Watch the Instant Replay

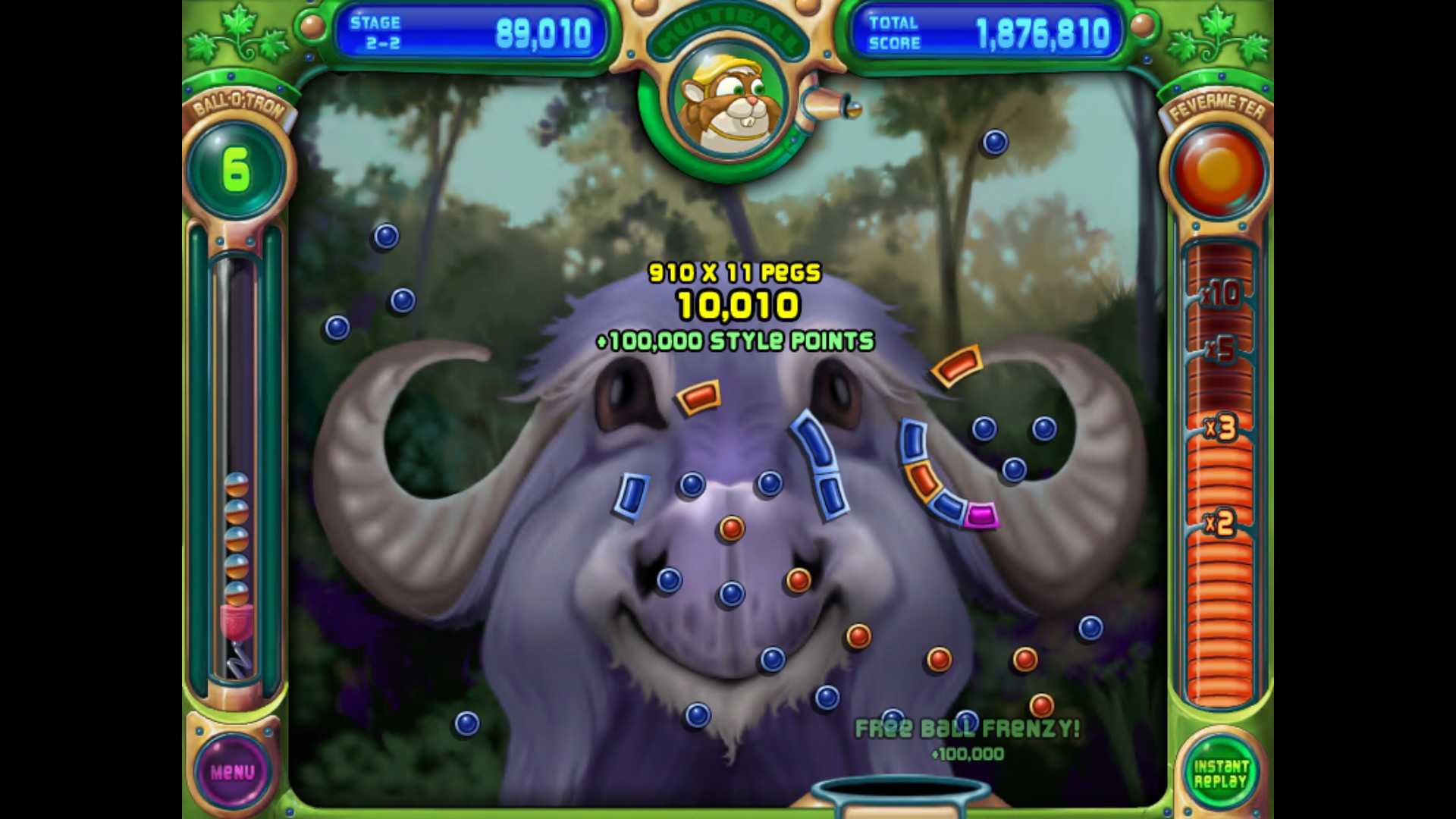(1220, 773)
